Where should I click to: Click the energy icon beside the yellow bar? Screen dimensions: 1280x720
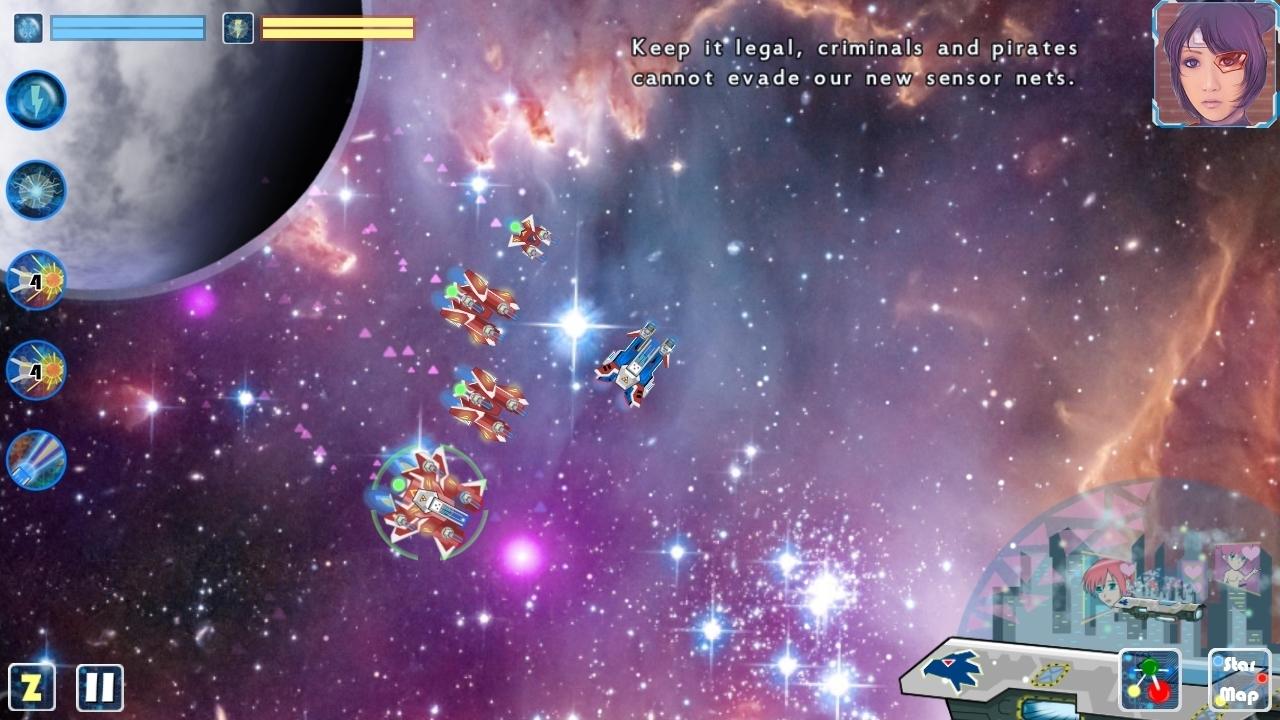point(237,28)
